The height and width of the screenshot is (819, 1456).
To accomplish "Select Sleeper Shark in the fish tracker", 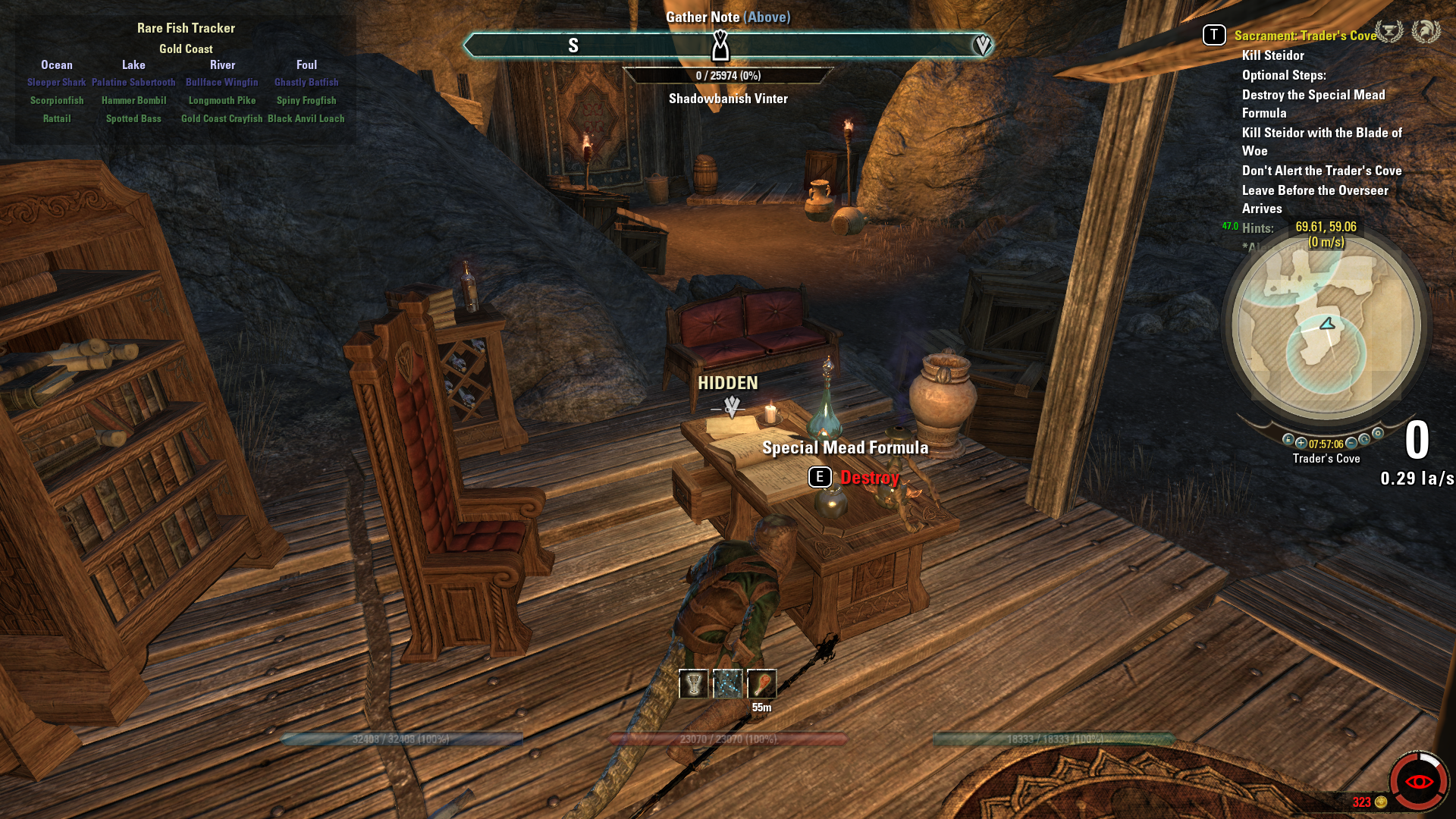I will 56,83.
